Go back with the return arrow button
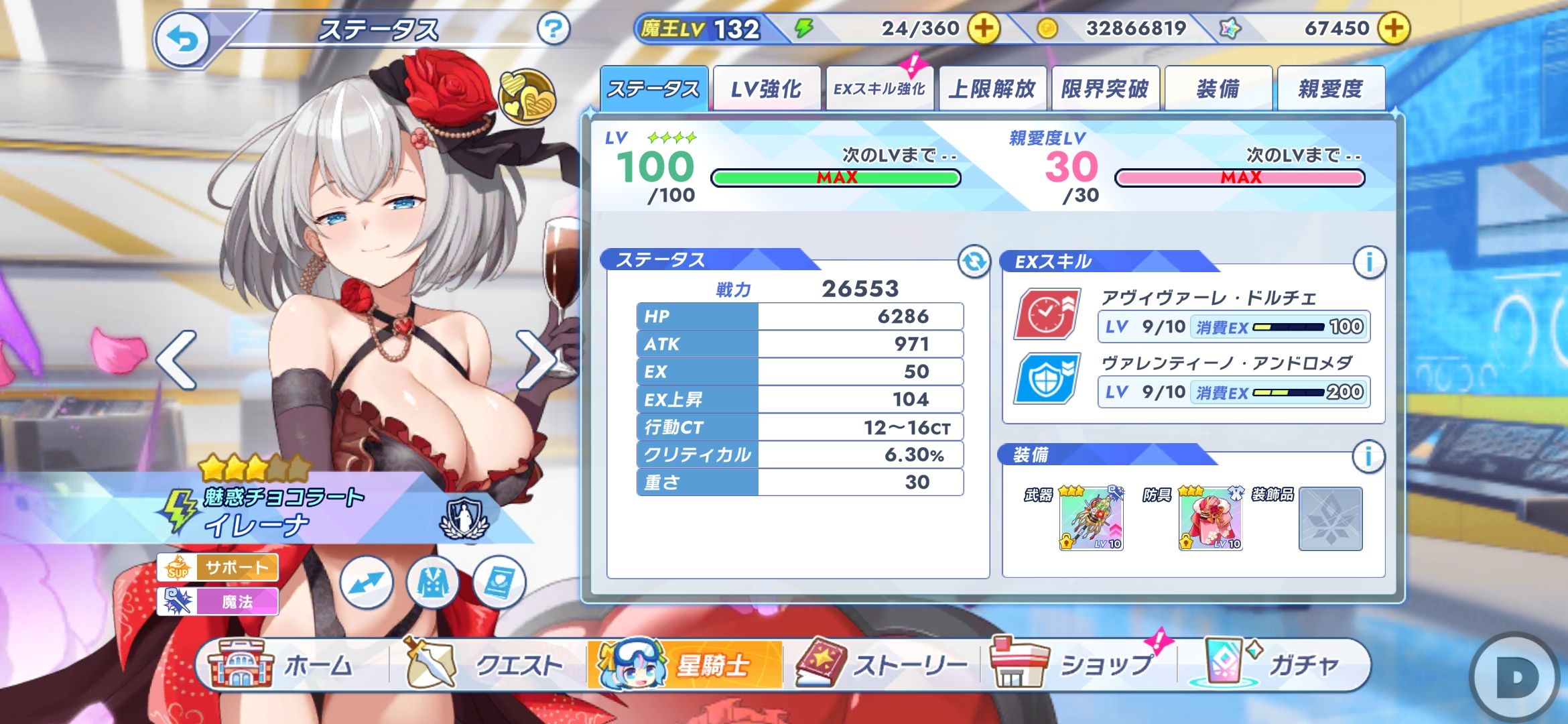1568x724 pixels. point(182,40)
